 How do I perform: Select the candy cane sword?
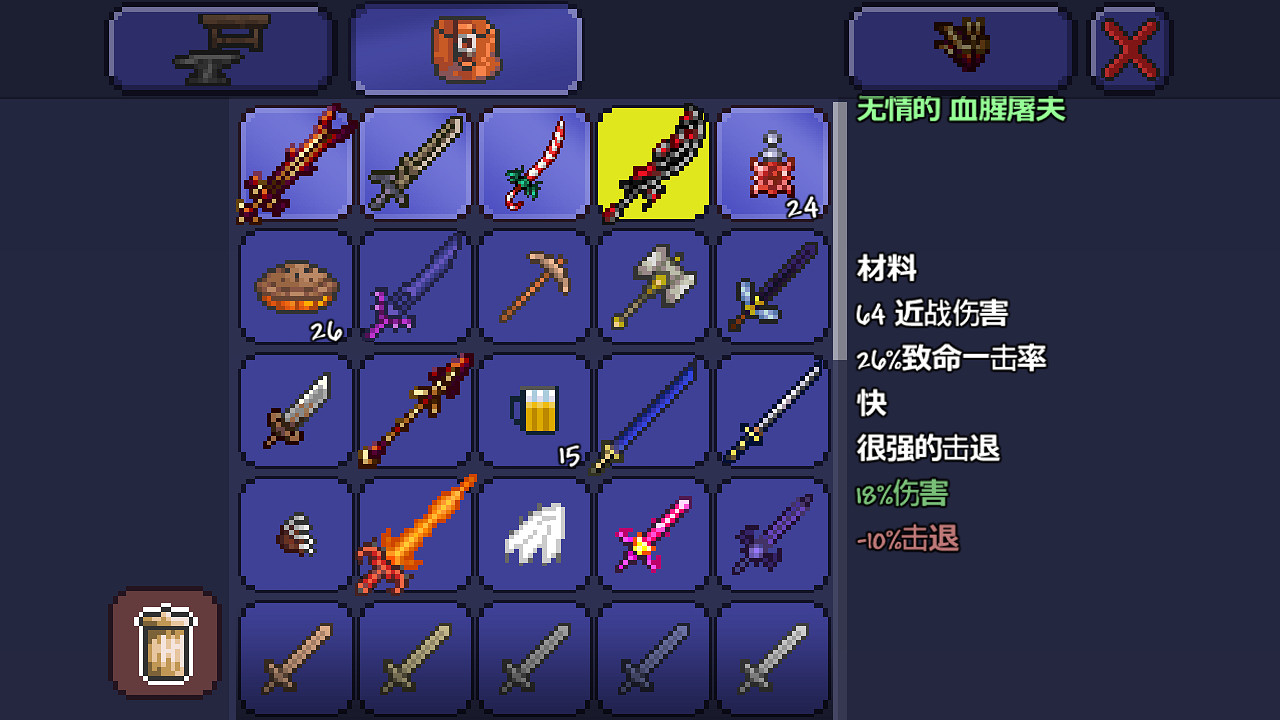(533, 163)
